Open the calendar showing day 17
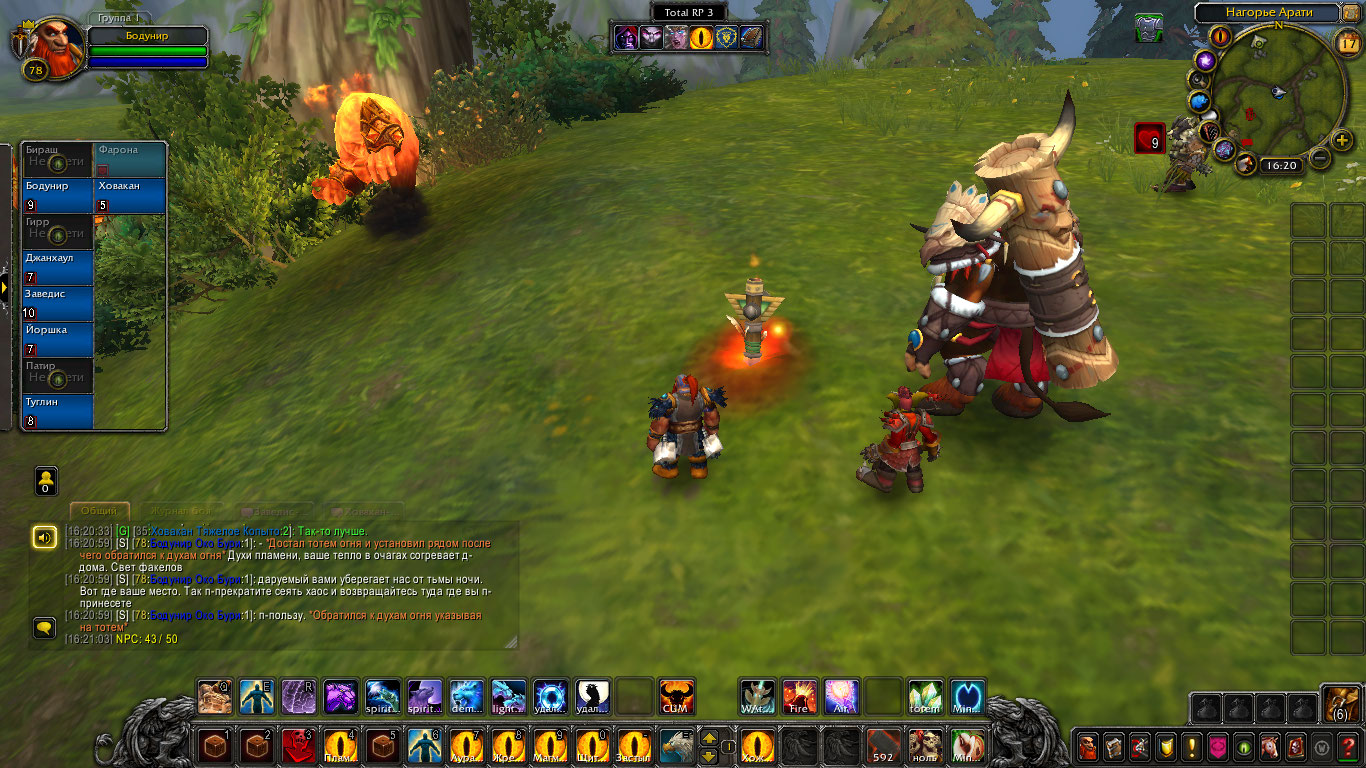The width and height of the screenshot is (1366, 768). tap(1347, 41)
